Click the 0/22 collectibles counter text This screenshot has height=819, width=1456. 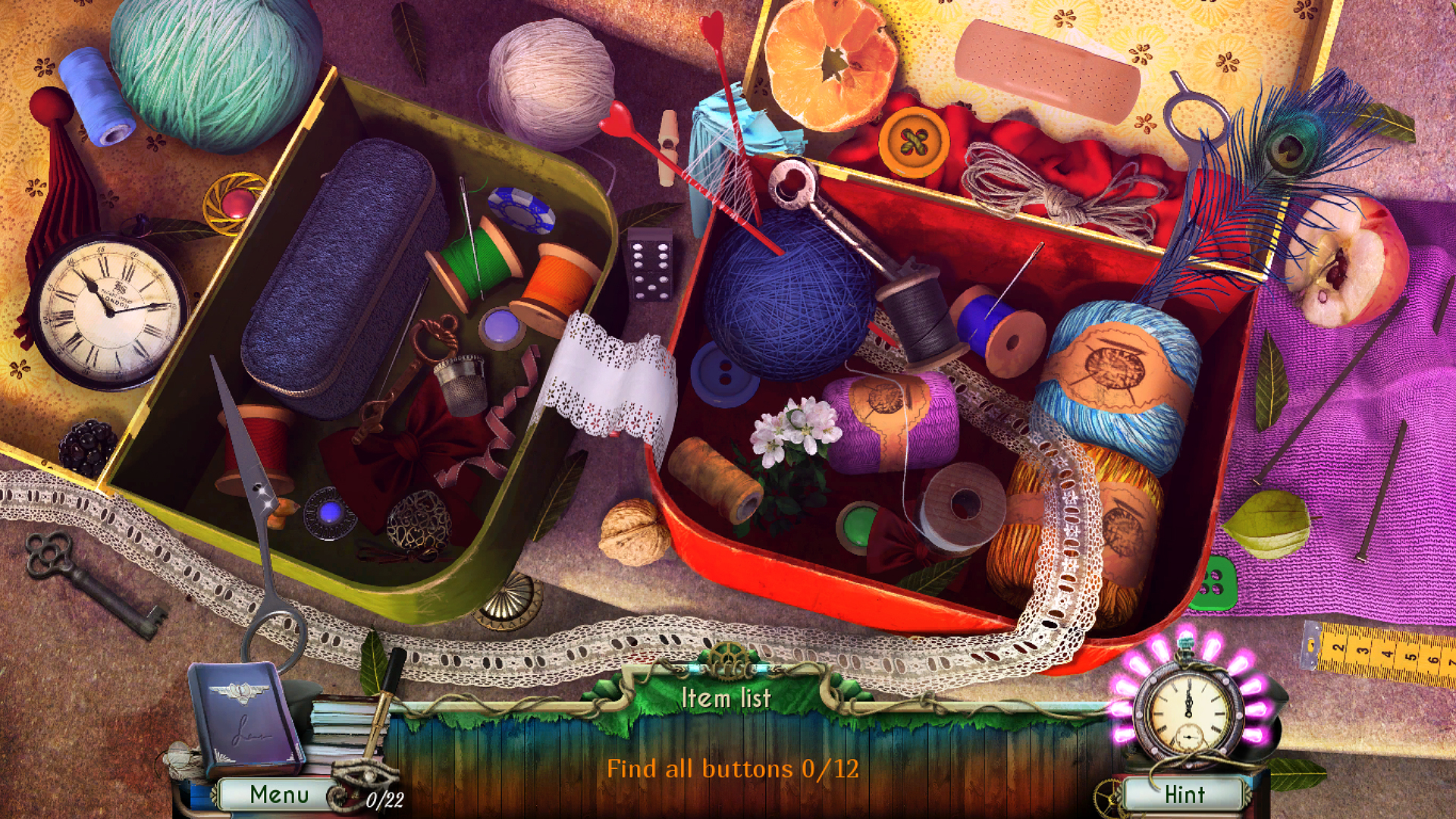coord(384,799)
